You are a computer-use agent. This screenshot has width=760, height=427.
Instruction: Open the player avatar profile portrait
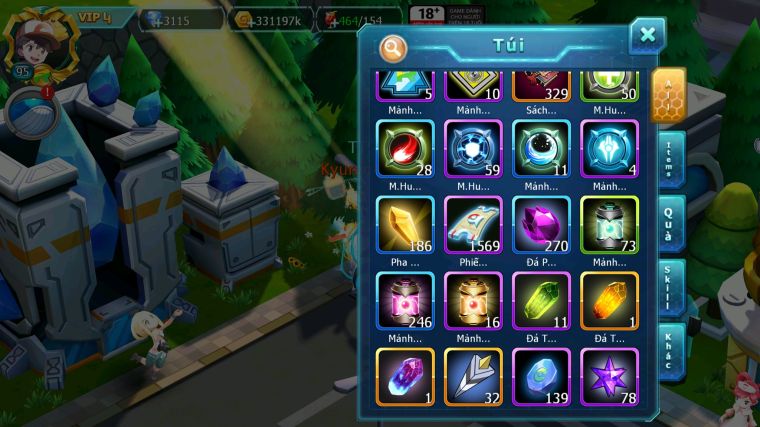[x=32, y=38]
